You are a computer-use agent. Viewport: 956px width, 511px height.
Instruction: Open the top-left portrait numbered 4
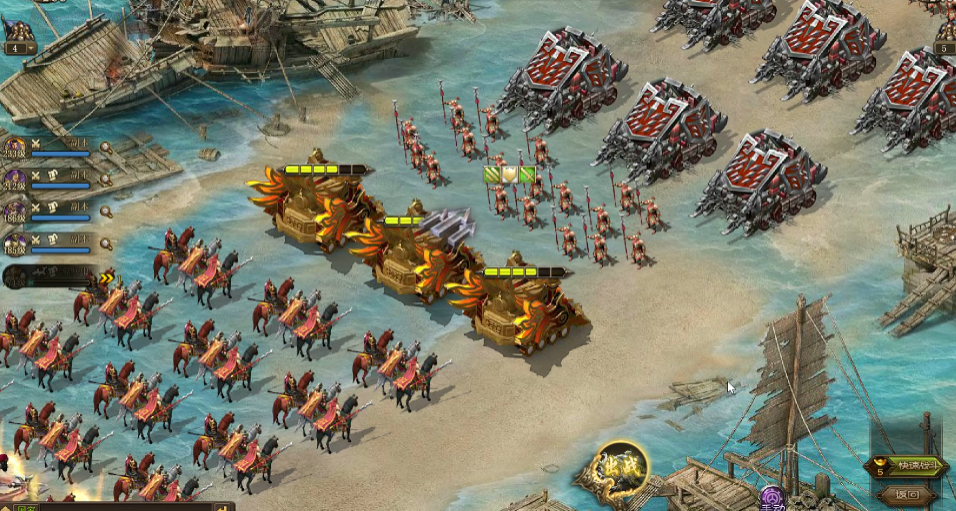click(x=18, y=30)
